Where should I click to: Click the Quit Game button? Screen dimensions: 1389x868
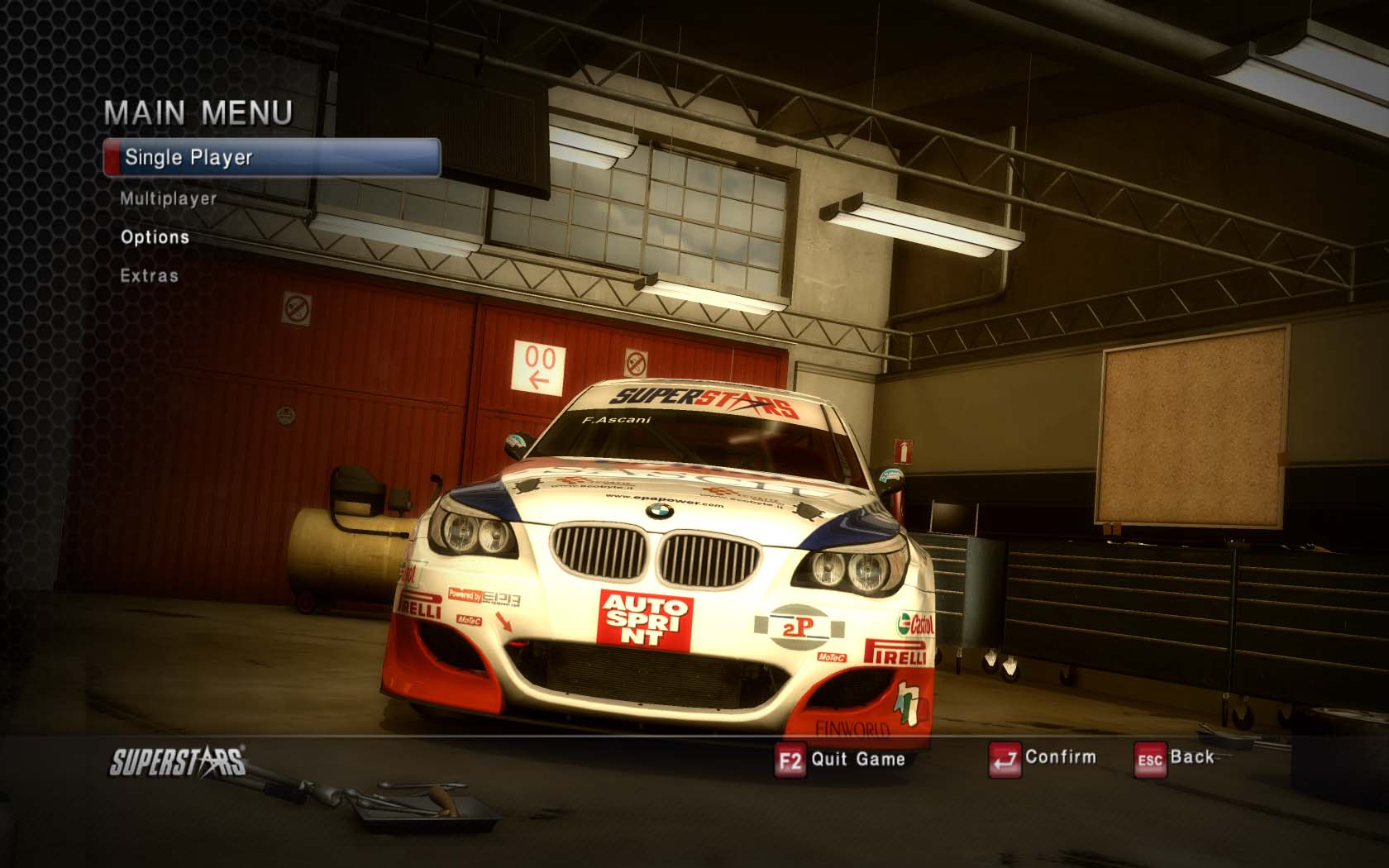tap(841, 759)
